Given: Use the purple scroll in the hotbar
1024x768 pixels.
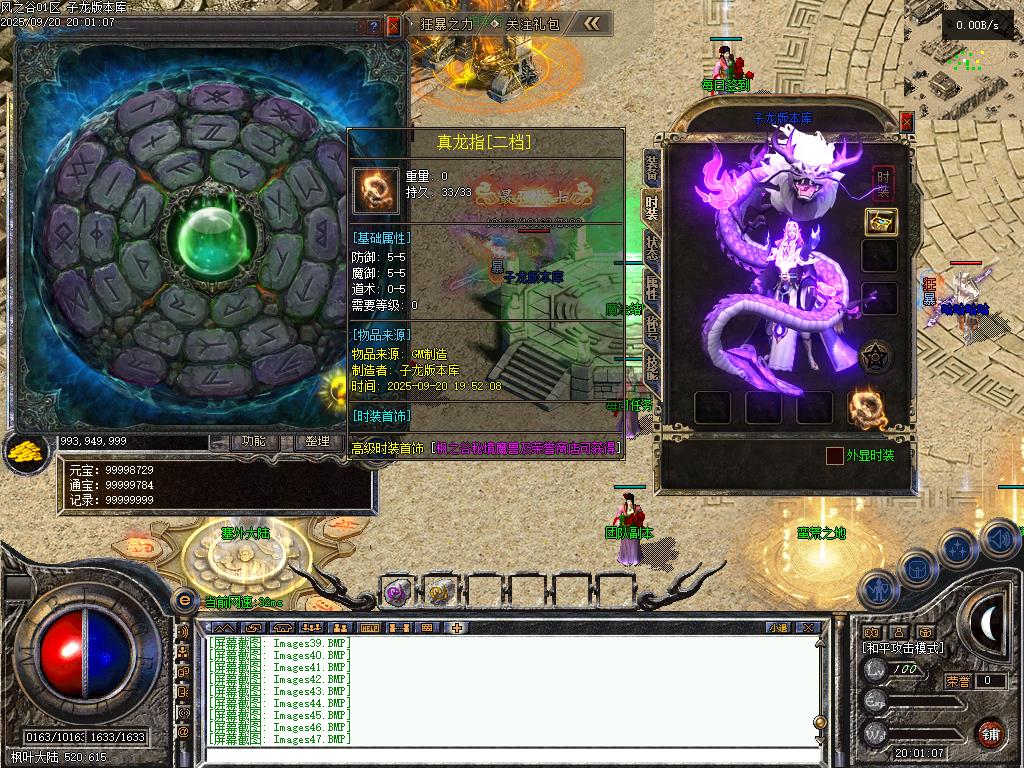Looking at the screenshot, I should point(397,592).
